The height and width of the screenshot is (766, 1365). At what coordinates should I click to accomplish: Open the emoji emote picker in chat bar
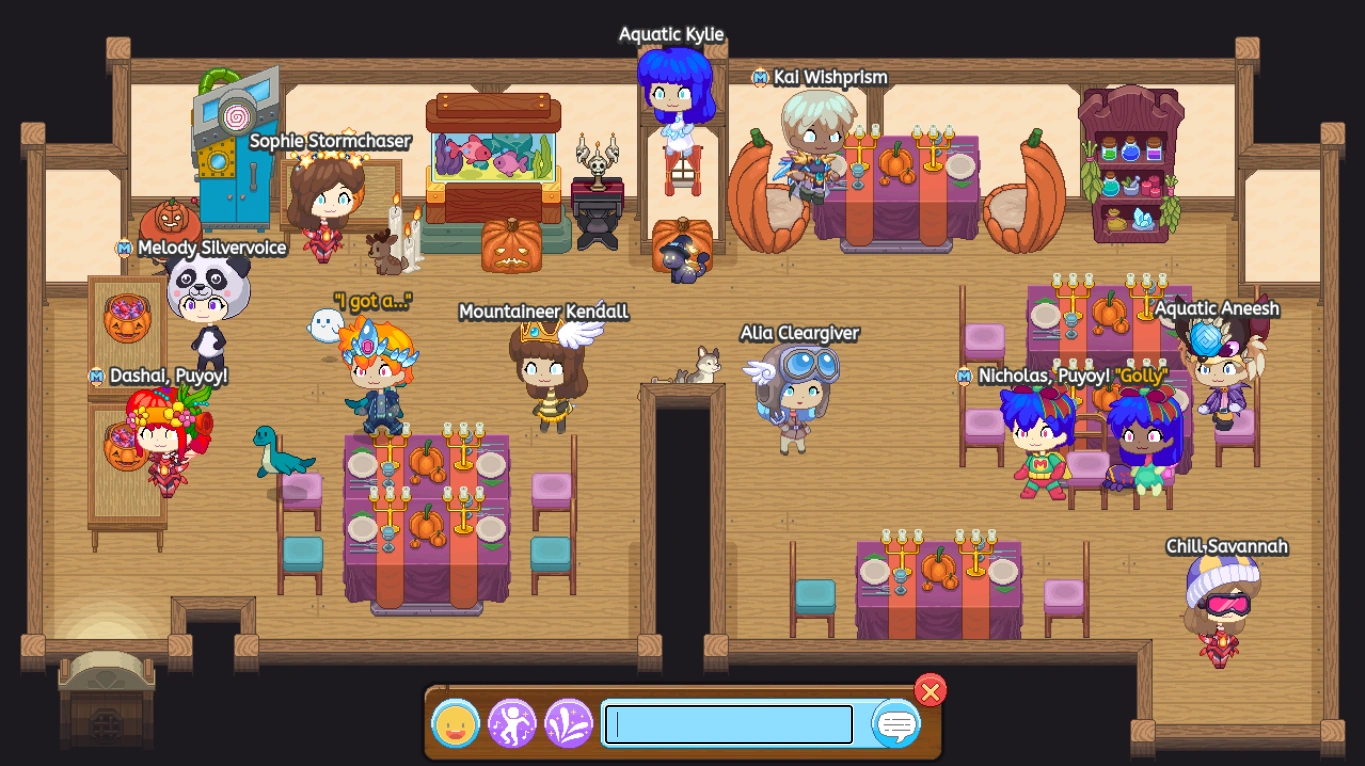457,723
